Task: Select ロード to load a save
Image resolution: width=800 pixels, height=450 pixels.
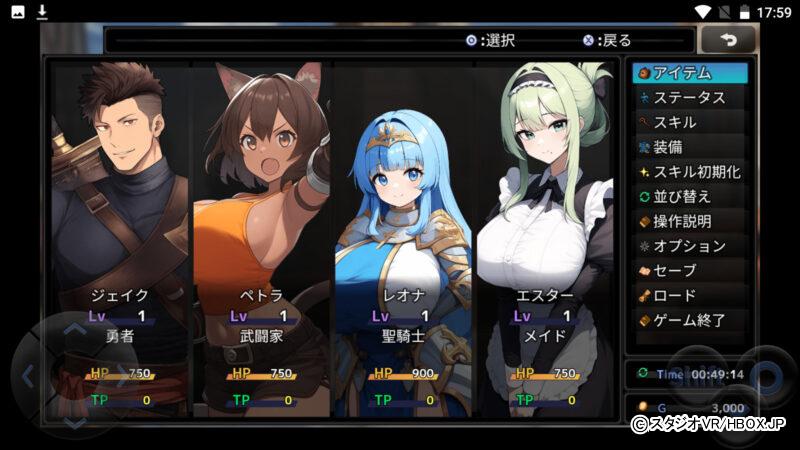Action: pyautogui.click(x=690, y=296)
